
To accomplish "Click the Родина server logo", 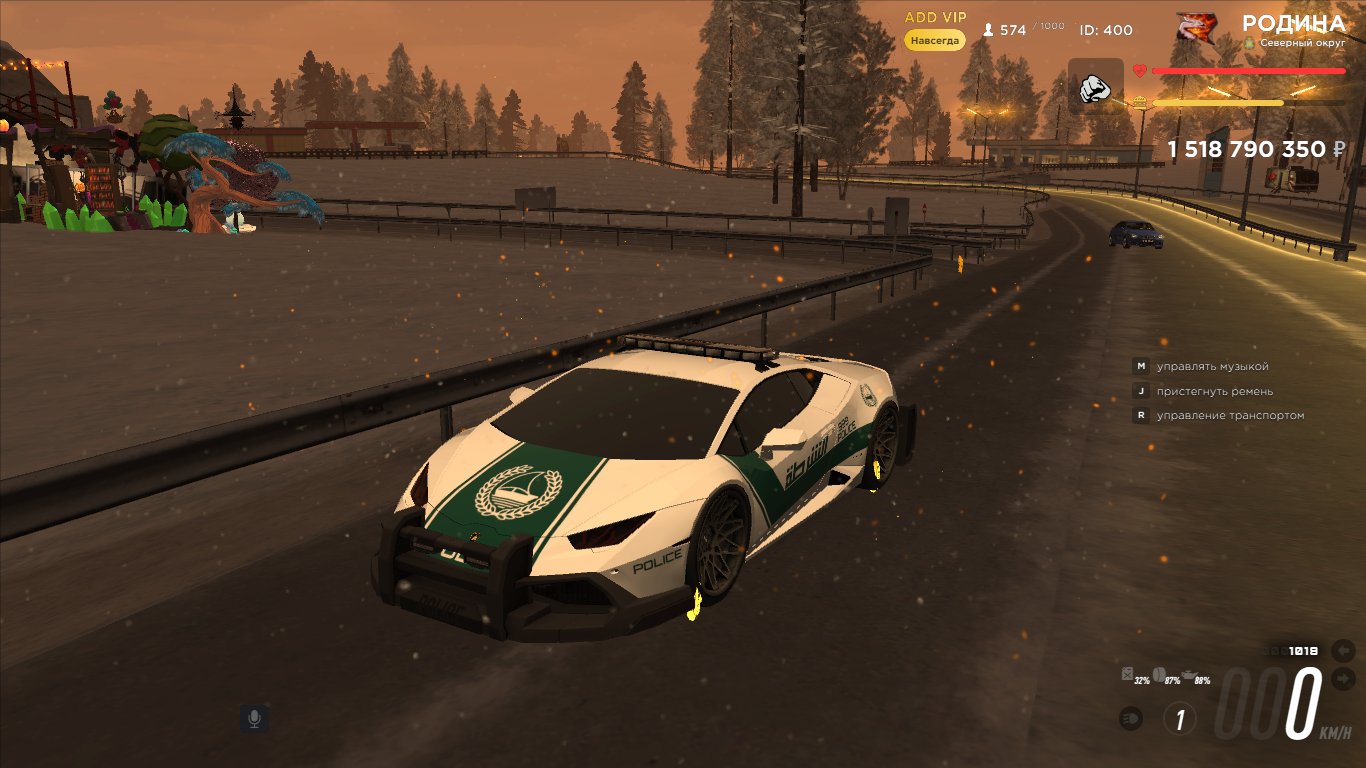I will [x=1197, y=27].
